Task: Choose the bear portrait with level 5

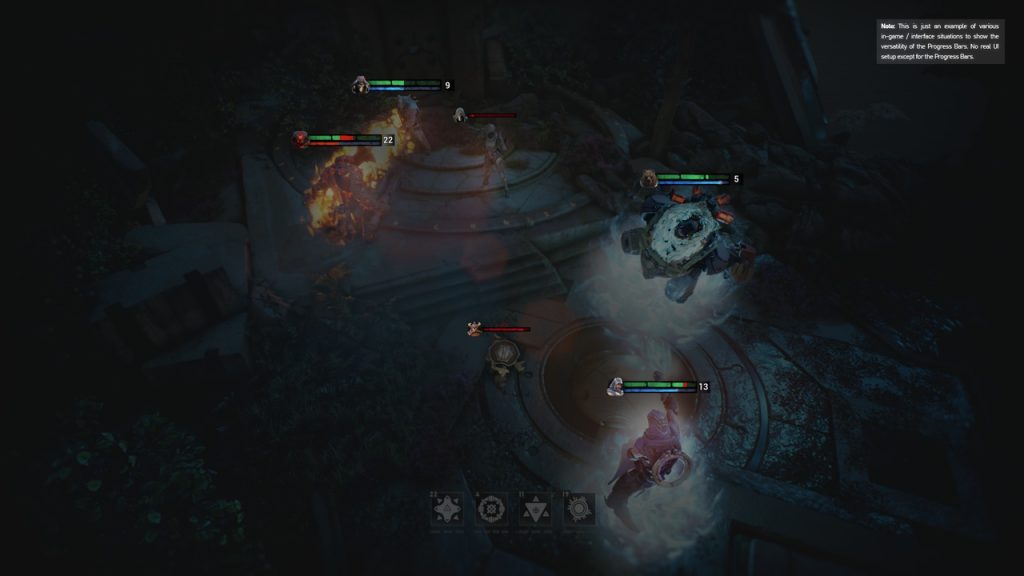Action: (649, 179)
